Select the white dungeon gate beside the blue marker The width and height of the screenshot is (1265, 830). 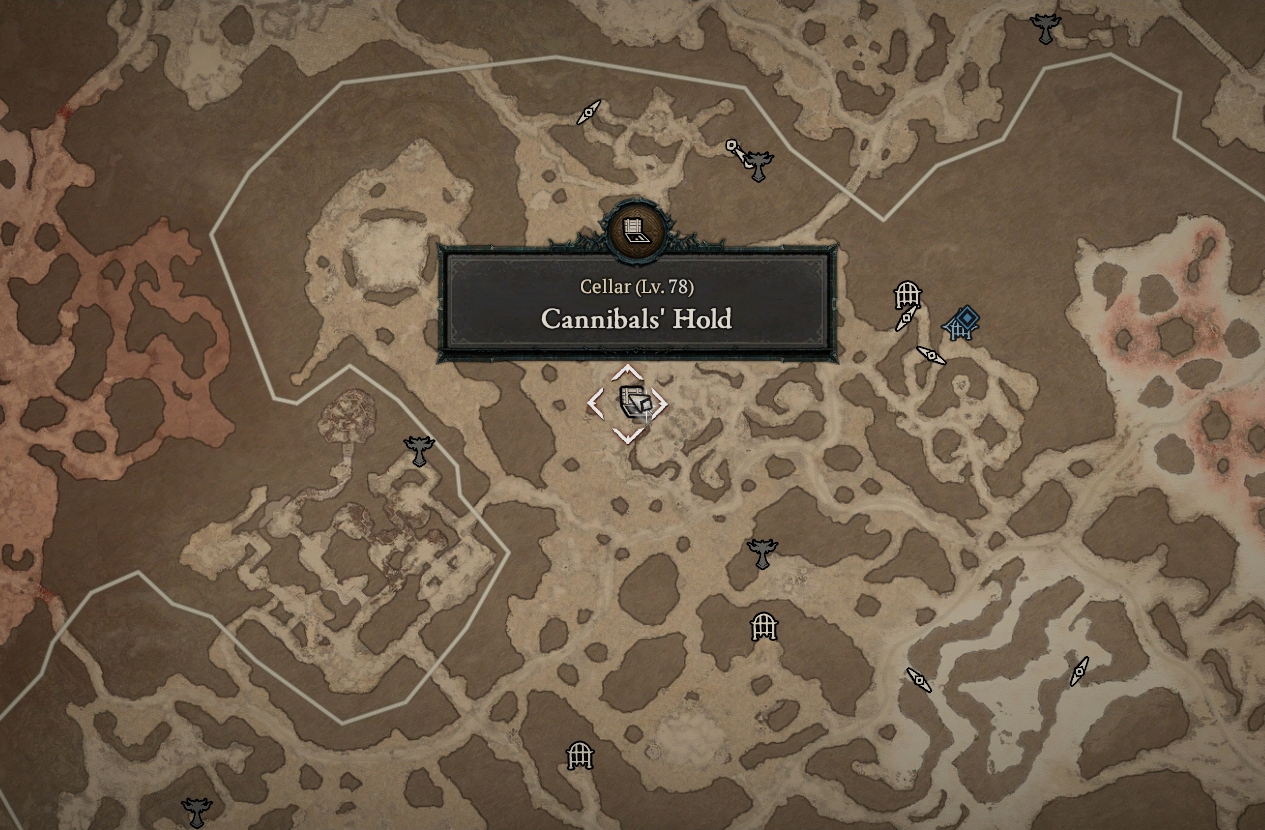(x=907, y=295)
